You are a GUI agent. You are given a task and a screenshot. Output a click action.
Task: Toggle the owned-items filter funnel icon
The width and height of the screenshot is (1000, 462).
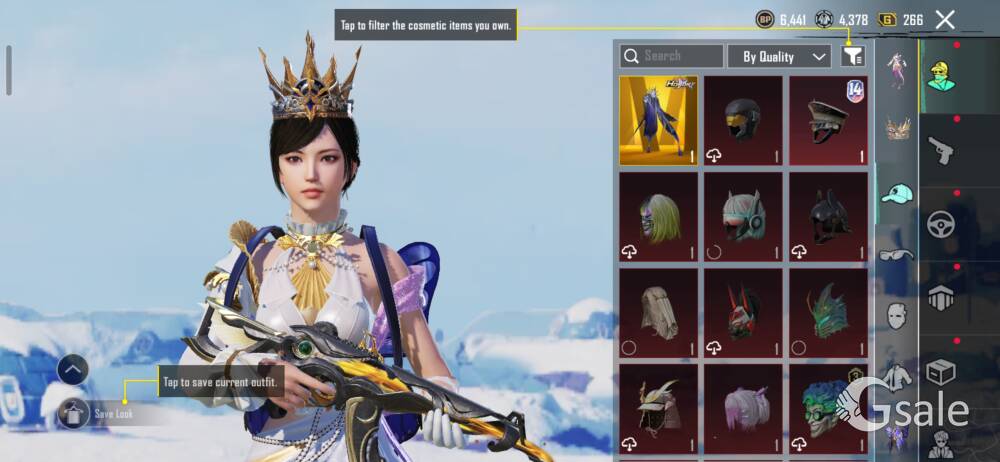pyautogui.click(x=853, y=56)
